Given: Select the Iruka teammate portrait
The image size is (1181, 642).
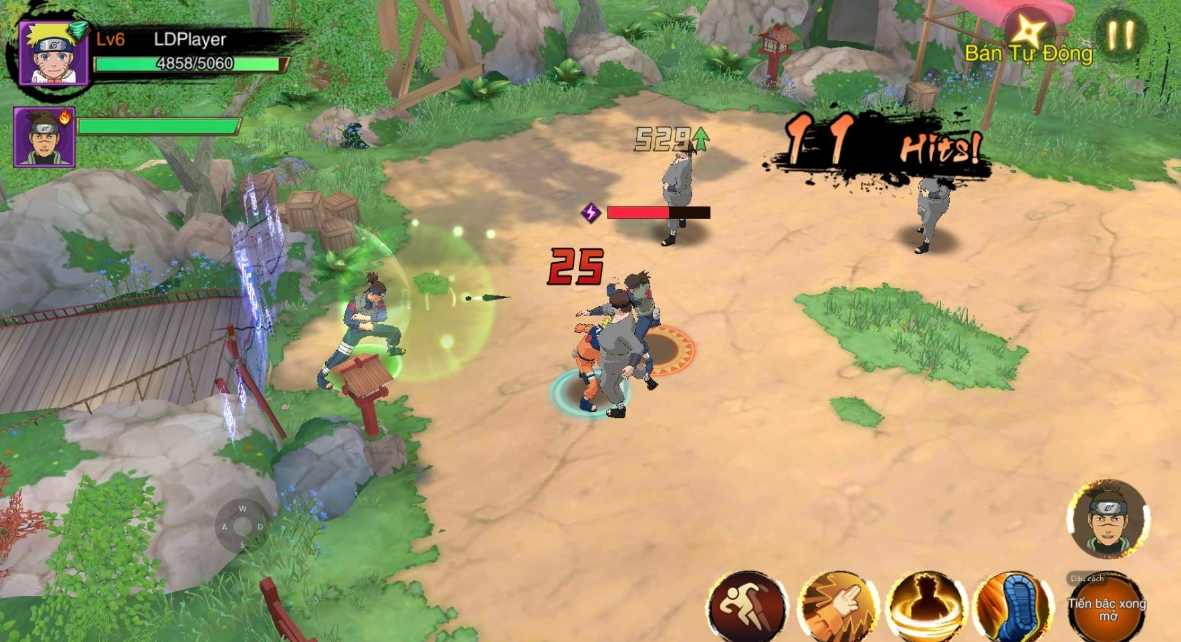Looking at the screenshot, I should tap(43, 136).
